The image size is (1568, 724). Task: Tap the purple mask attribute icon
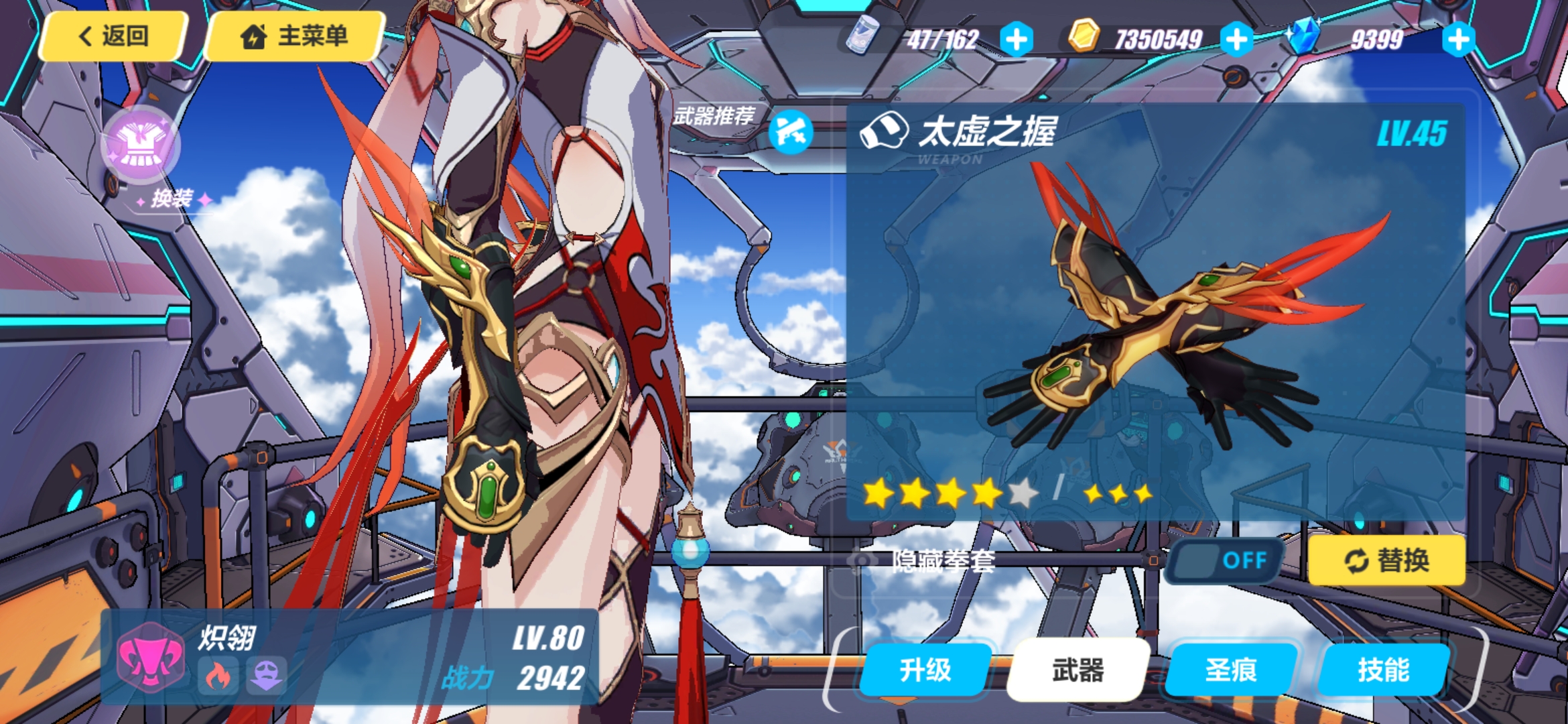coord(266,676)
